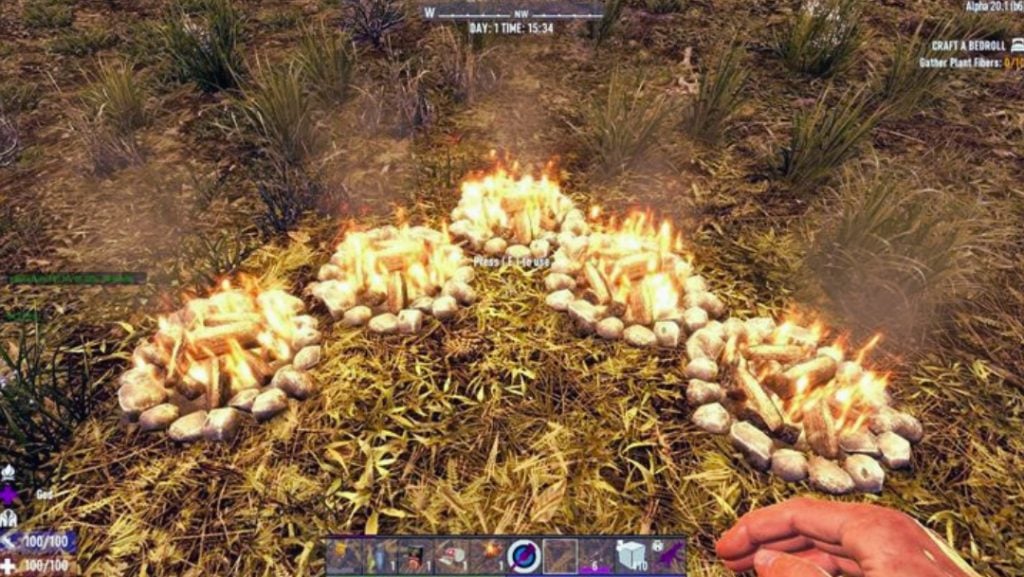The width and height of the screenshot is (1024, 577).
Task: Choose the blue circular icon hotbar slot
Action: pos(524,555)
